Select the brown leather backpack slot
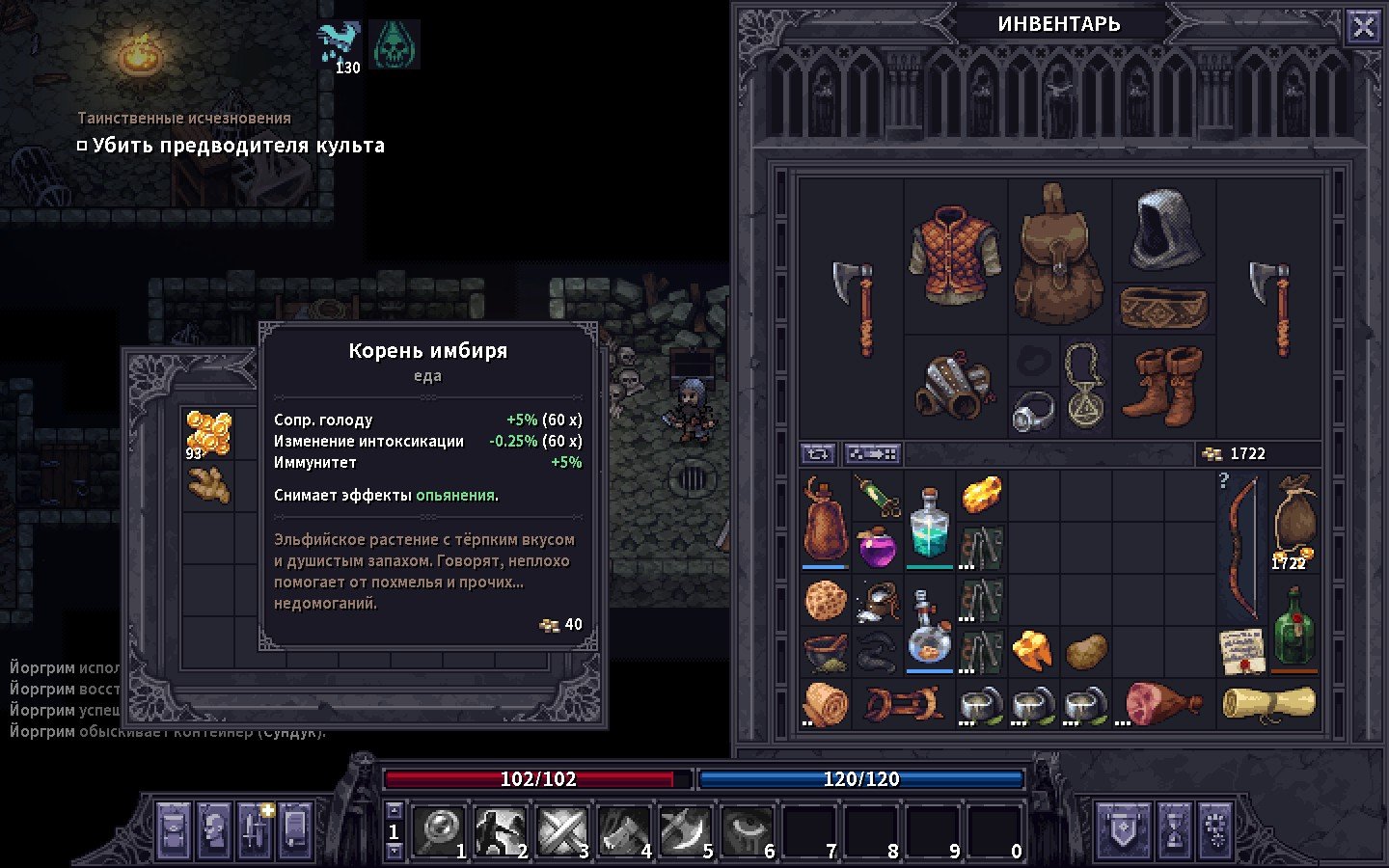This screenshot has width=1389, height=868. point(1059,256)
